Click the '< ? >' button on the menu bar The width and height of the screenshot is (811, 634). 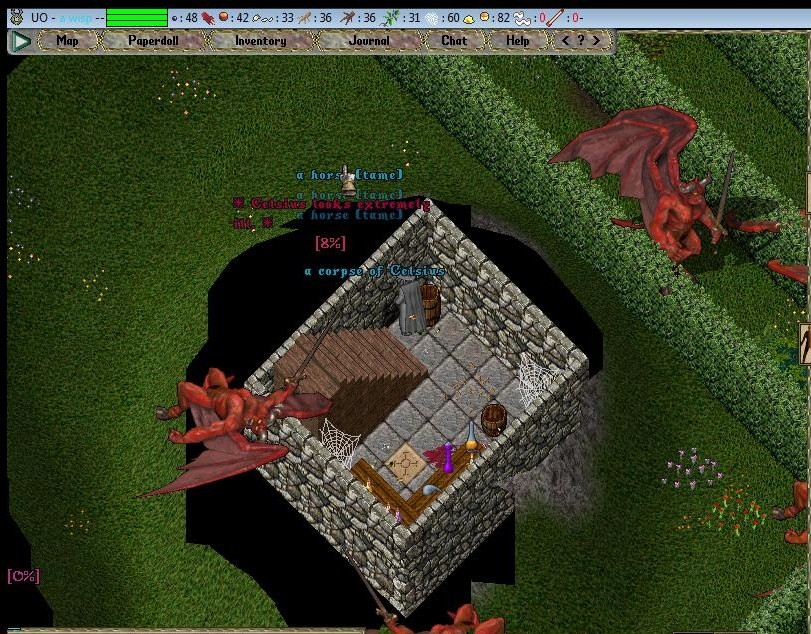pyautogui.click(x=581, y=41)
